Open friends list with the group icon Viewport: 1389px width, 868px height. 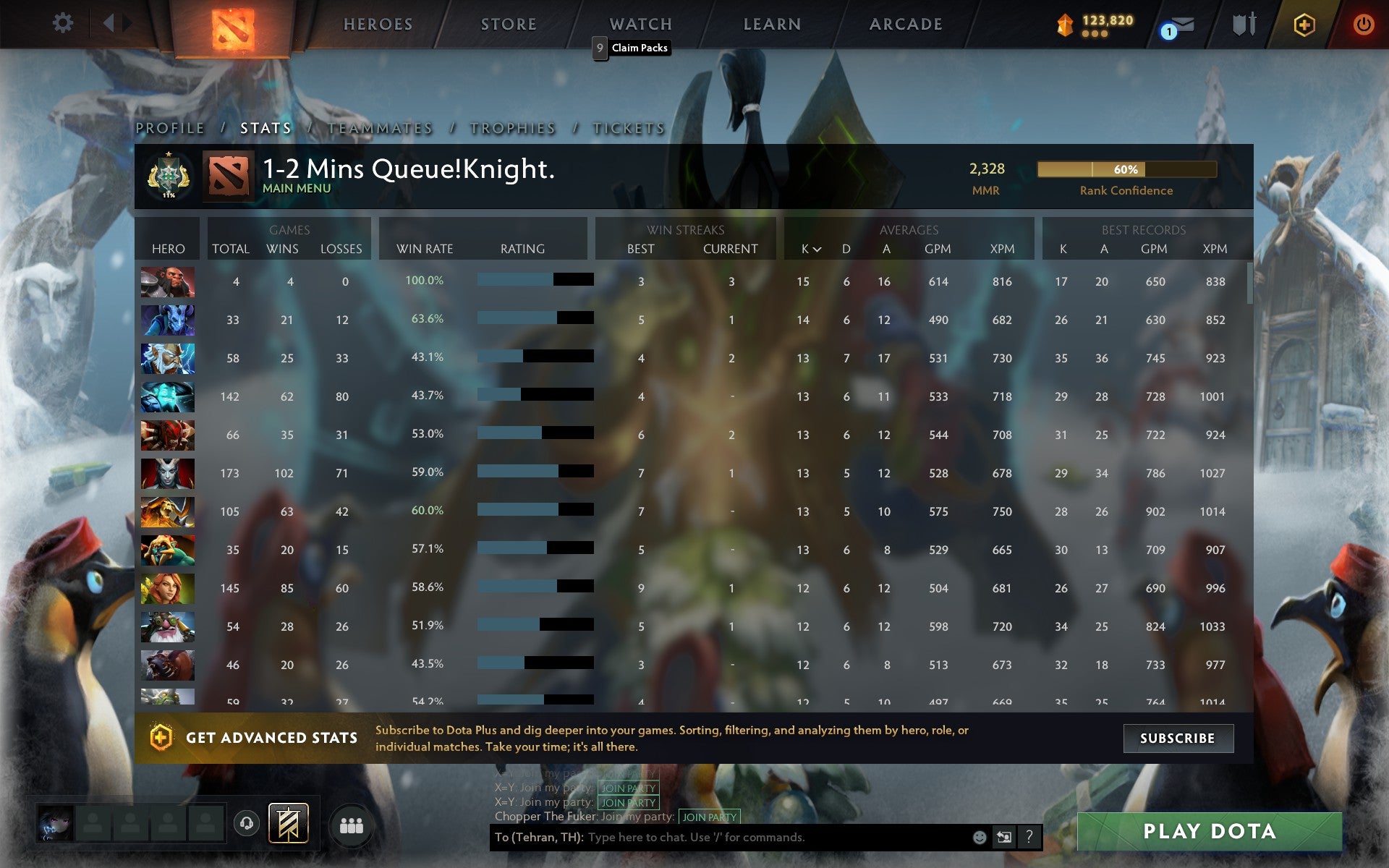click(x=351, y=823)
